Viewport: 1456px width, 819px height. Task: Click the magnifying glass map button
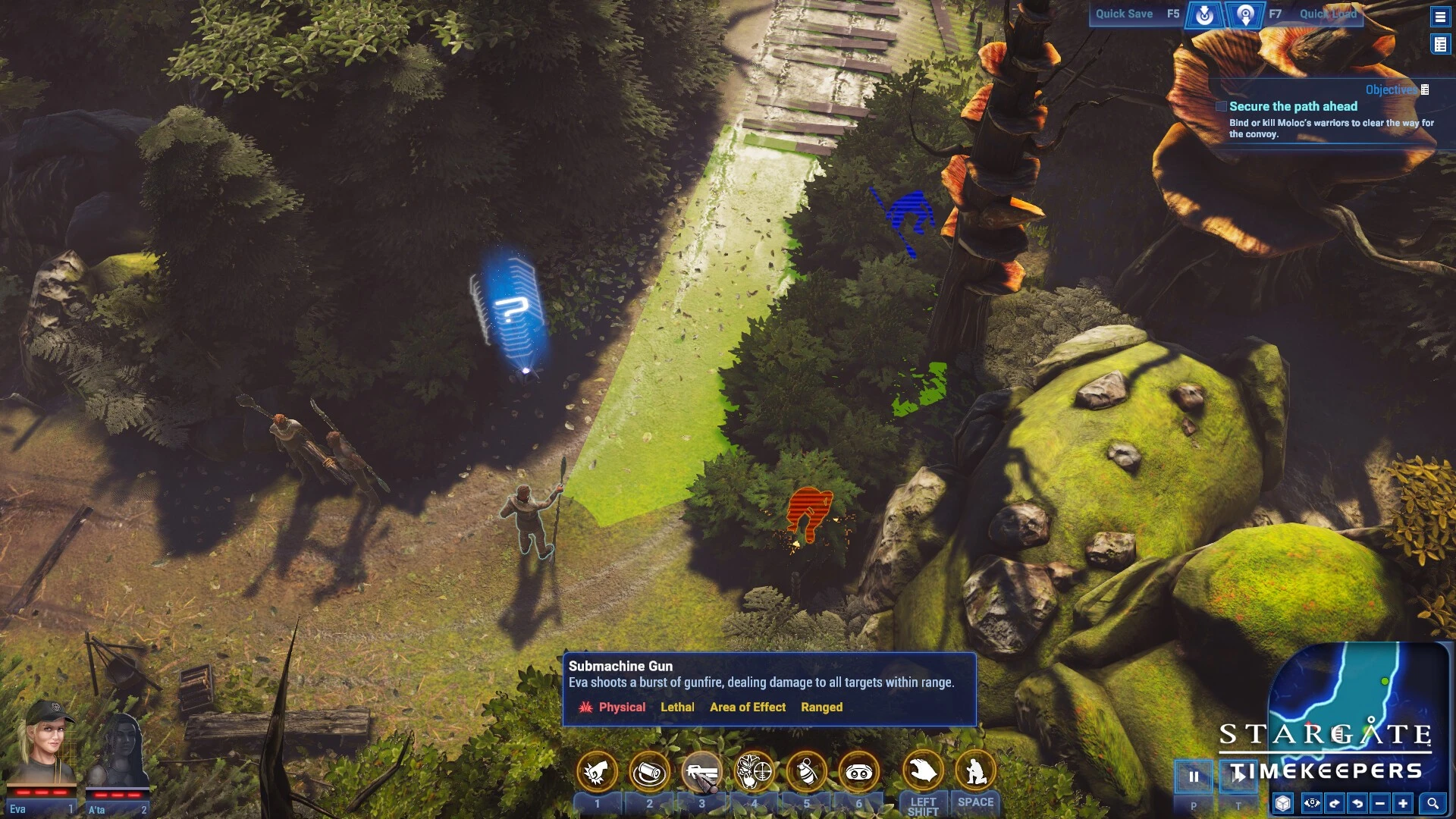click(1432, 803)
